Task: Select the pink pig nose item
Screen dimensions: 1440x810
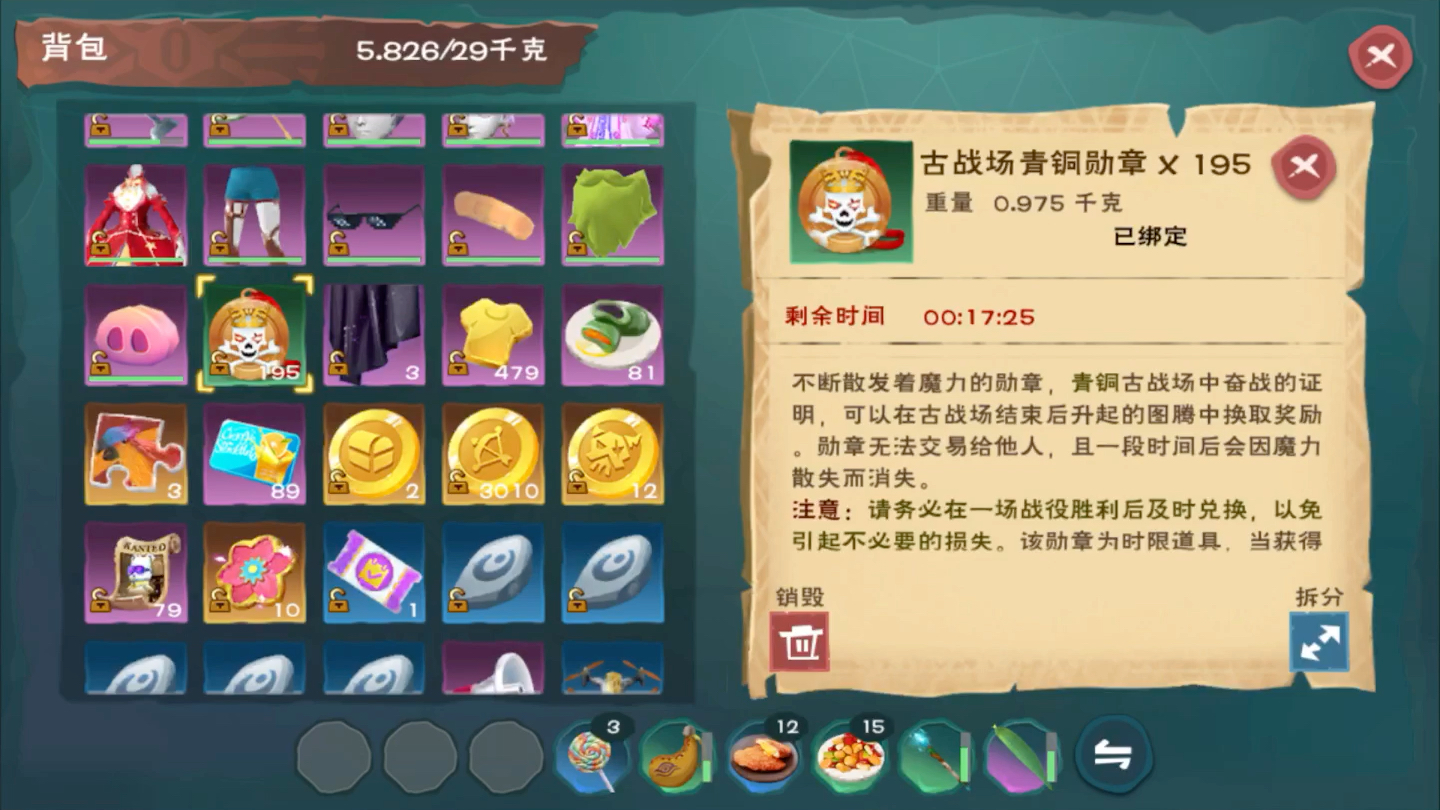Action: [x=136, y=335]
